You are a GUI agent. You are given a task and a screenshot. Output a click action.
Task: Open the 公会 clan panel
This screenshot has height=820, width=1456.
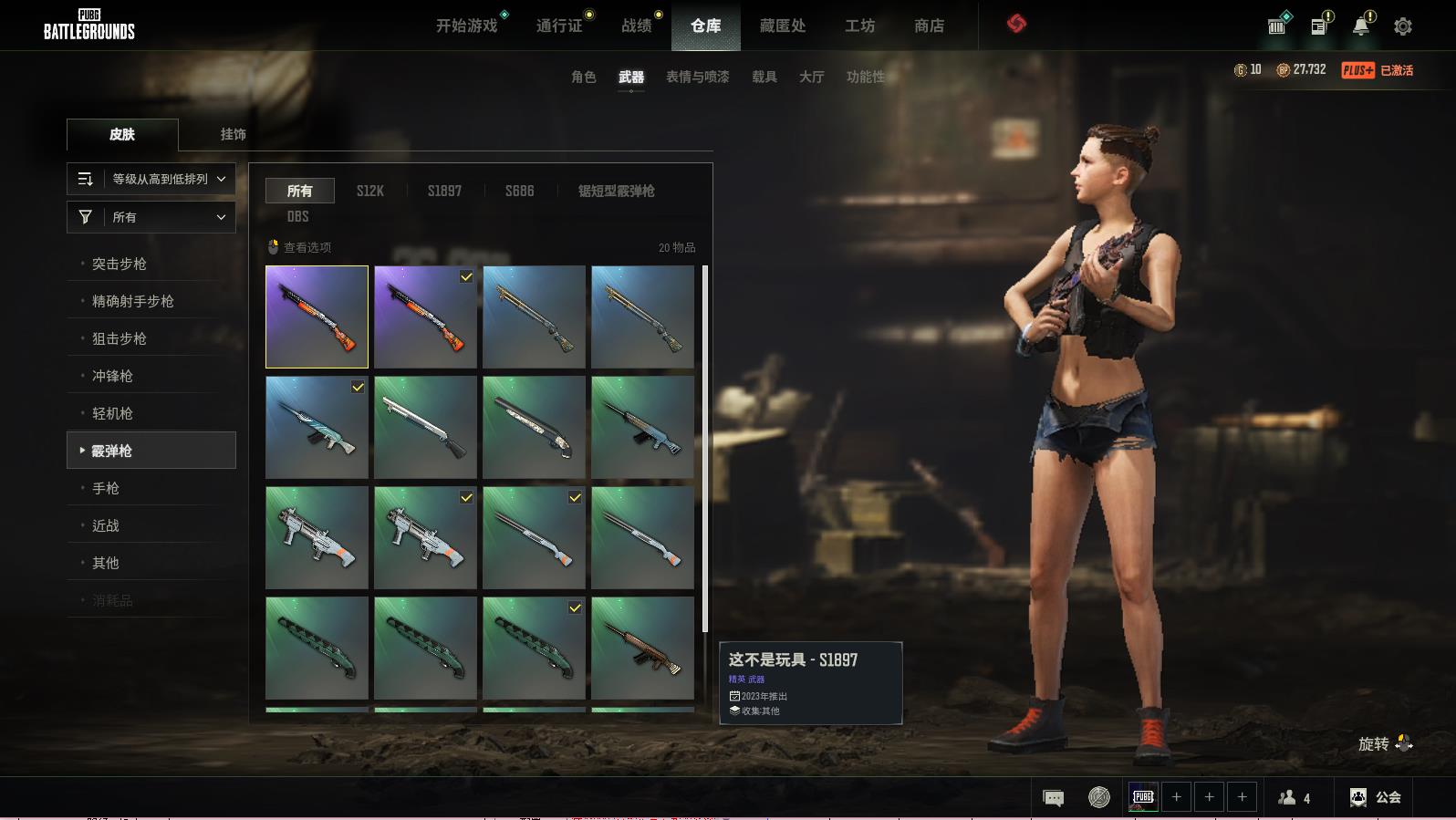1376,797
